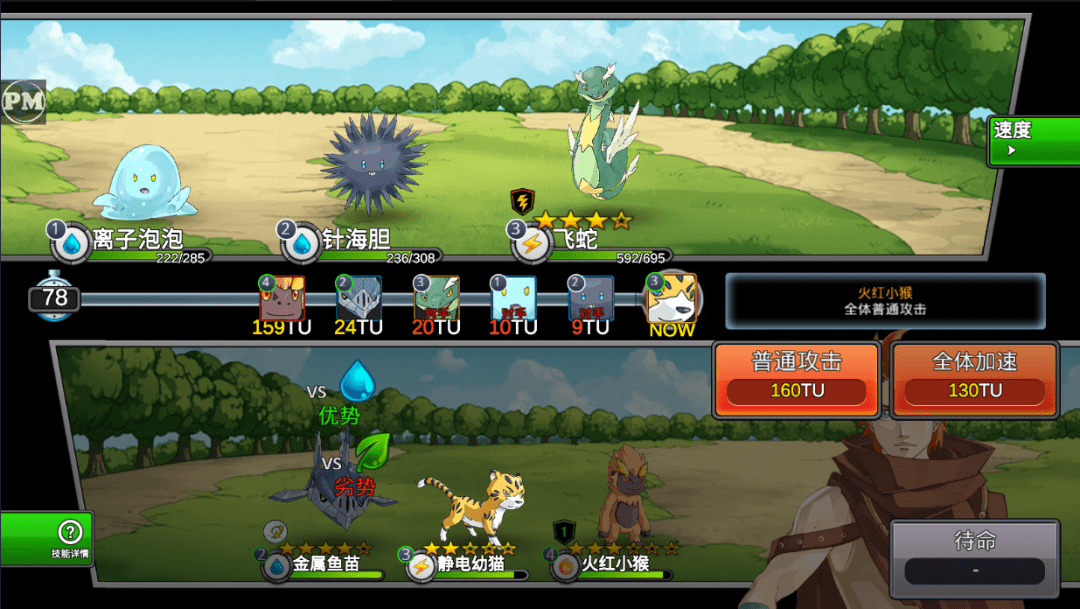Choose the 待命 standby button

975,555
